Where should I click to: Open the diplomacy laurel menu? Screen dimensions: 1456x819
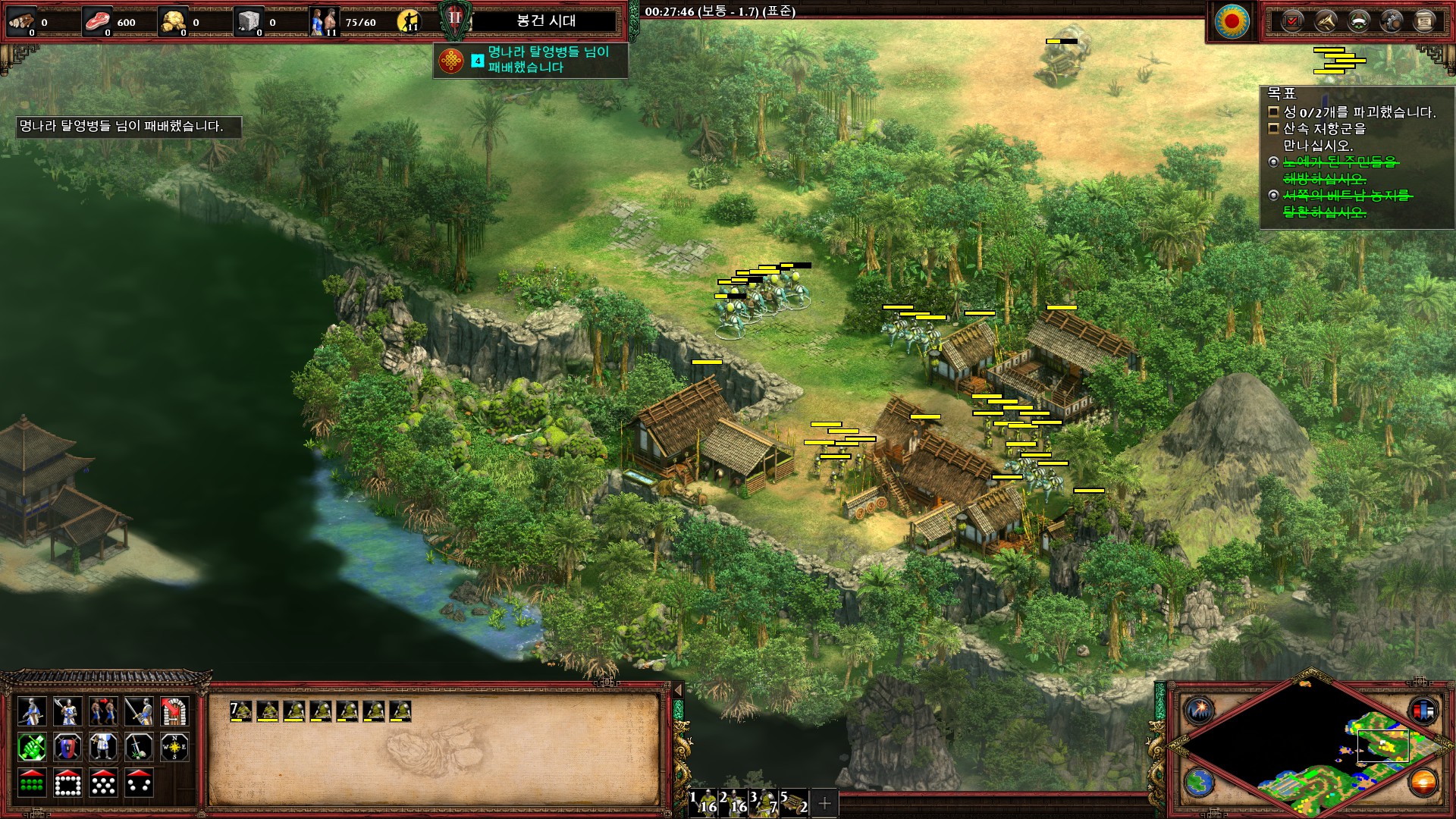coord(1358,21)
